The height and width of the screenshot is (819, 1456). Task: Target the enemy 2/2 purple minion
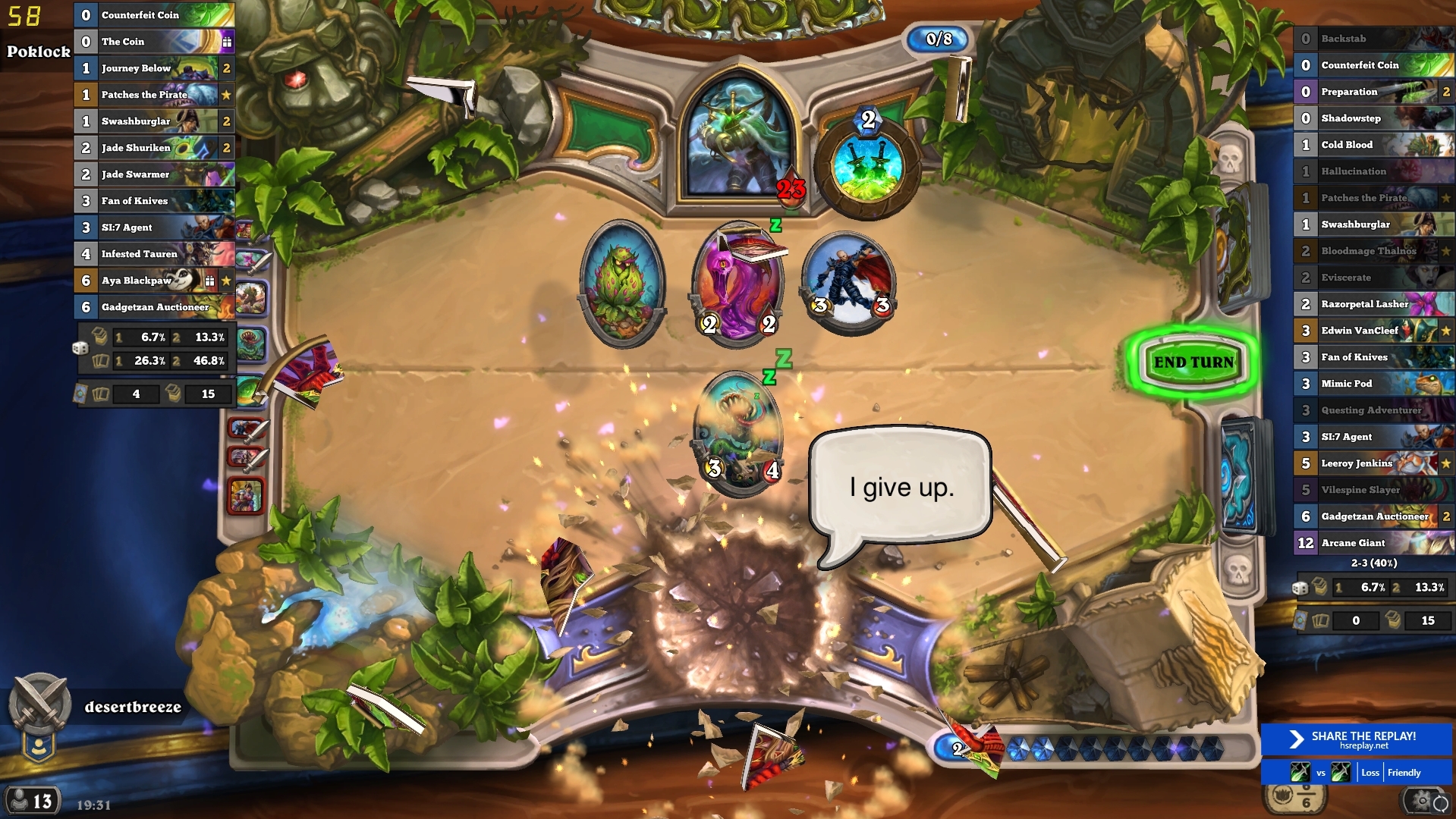pos(738,284)
